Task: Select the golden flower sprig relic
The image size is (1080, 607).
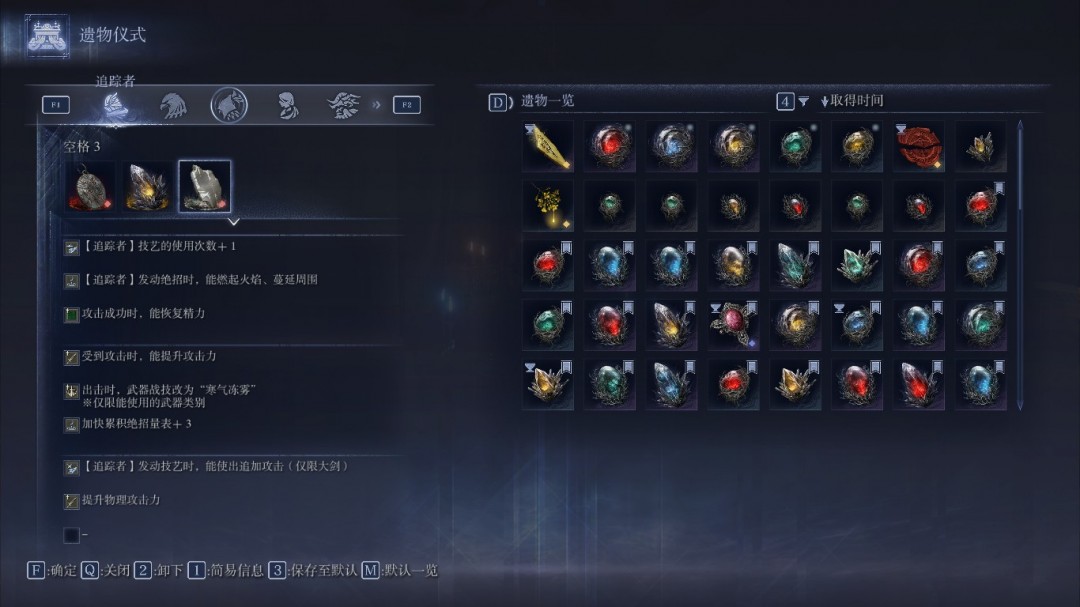Action: pos(548,205)
